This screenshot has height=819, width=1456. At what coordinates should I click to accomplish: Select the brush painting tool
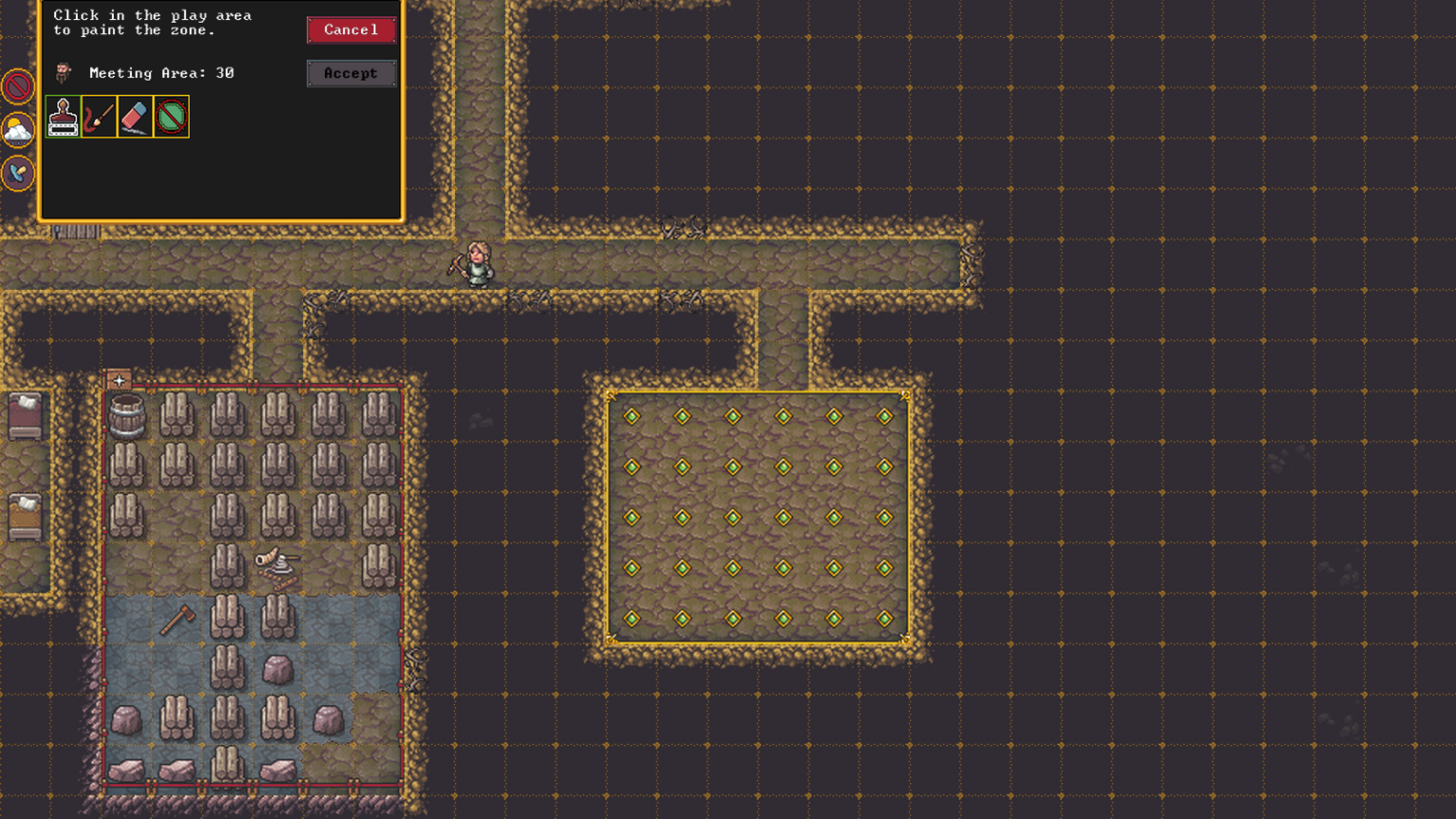(x=98, y=116)
